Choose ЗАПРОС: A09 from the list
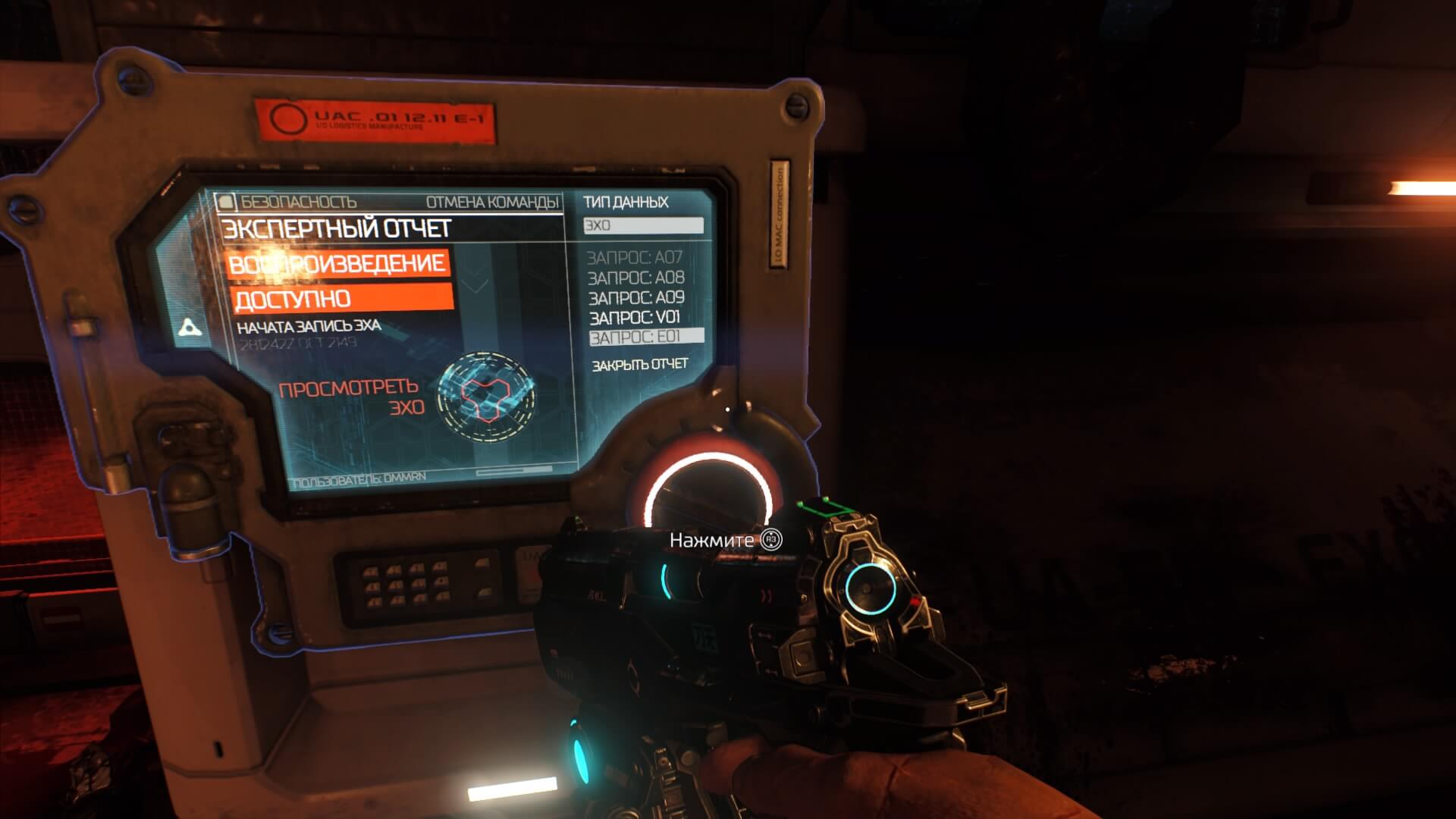The height and width of the screenshot is (819, 1456). 636,298
